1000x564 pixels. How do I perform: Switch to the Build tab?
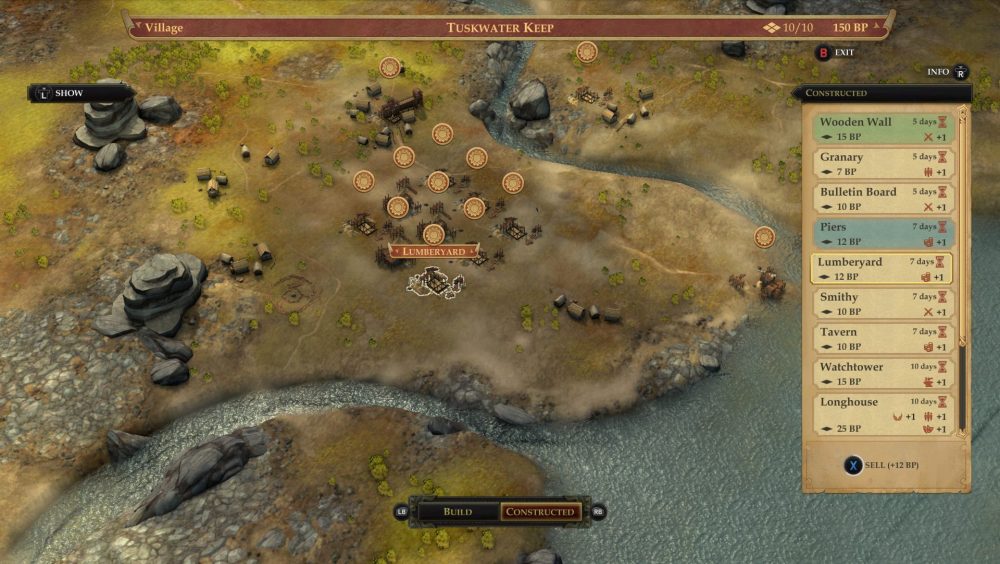tap(457, 512)
